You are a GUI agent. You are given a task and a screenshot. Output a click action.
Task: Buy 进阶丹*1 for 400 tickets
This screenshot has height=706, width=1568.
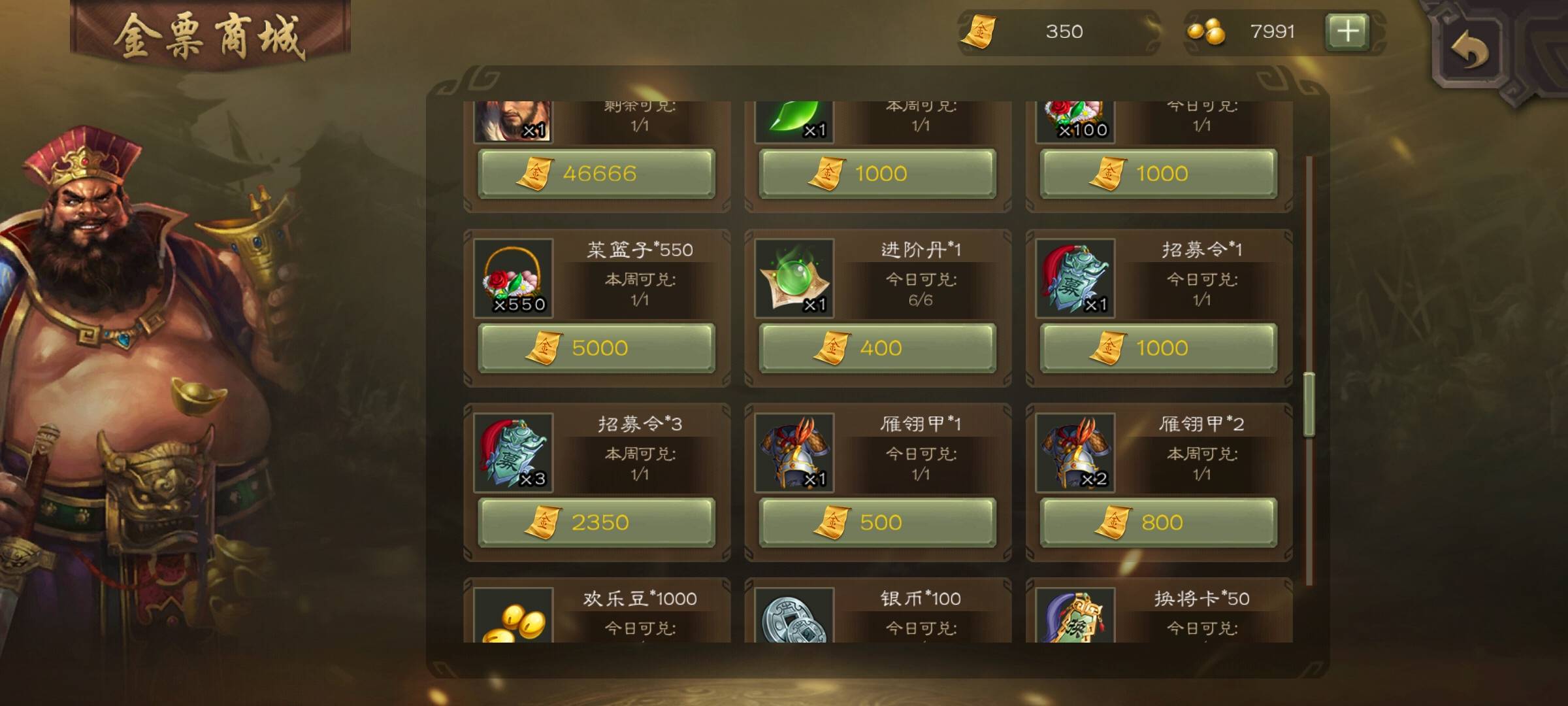(877, 348)
